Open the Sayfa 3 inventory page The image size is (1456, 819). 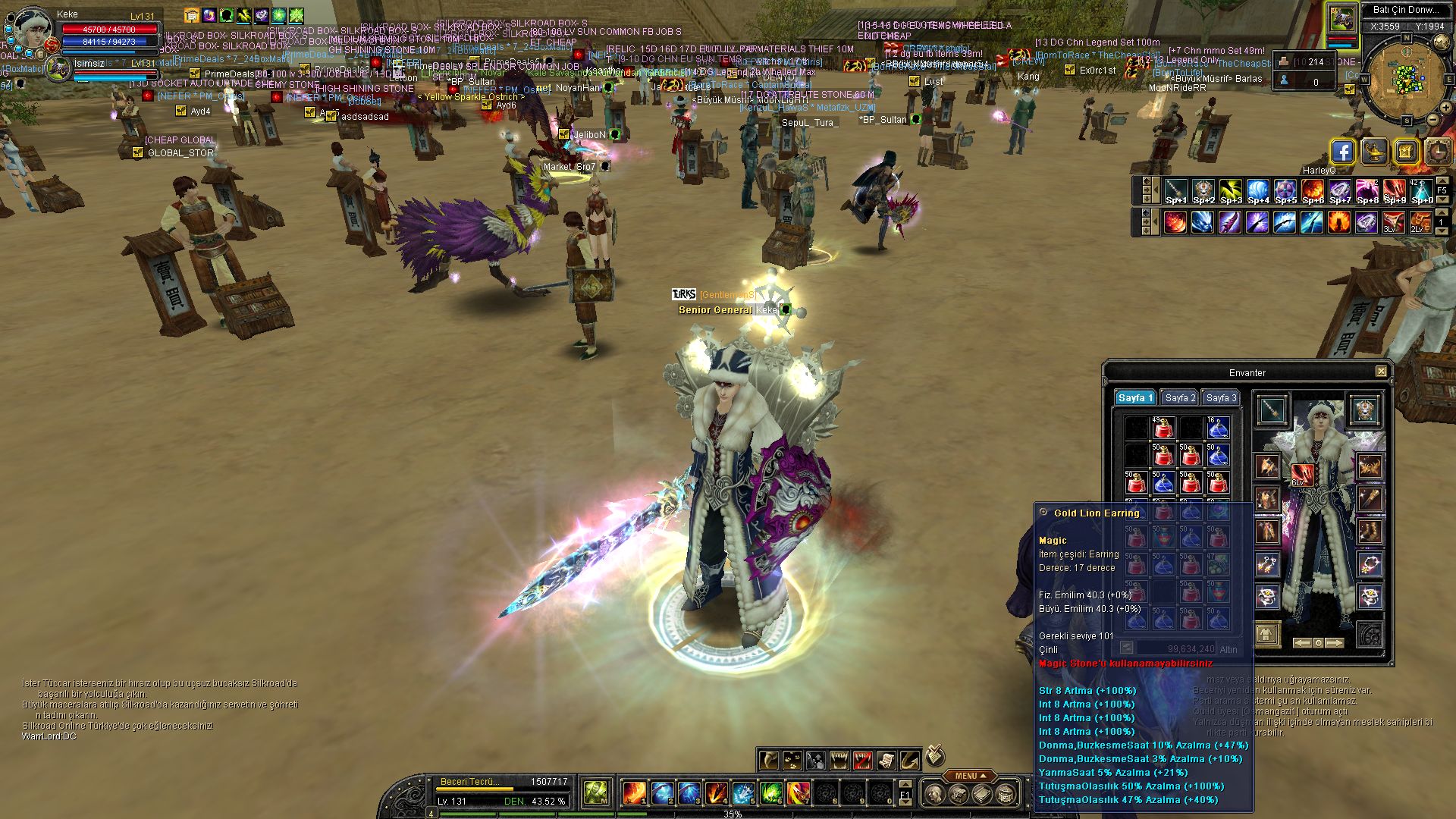click(x=1221, y=398)
